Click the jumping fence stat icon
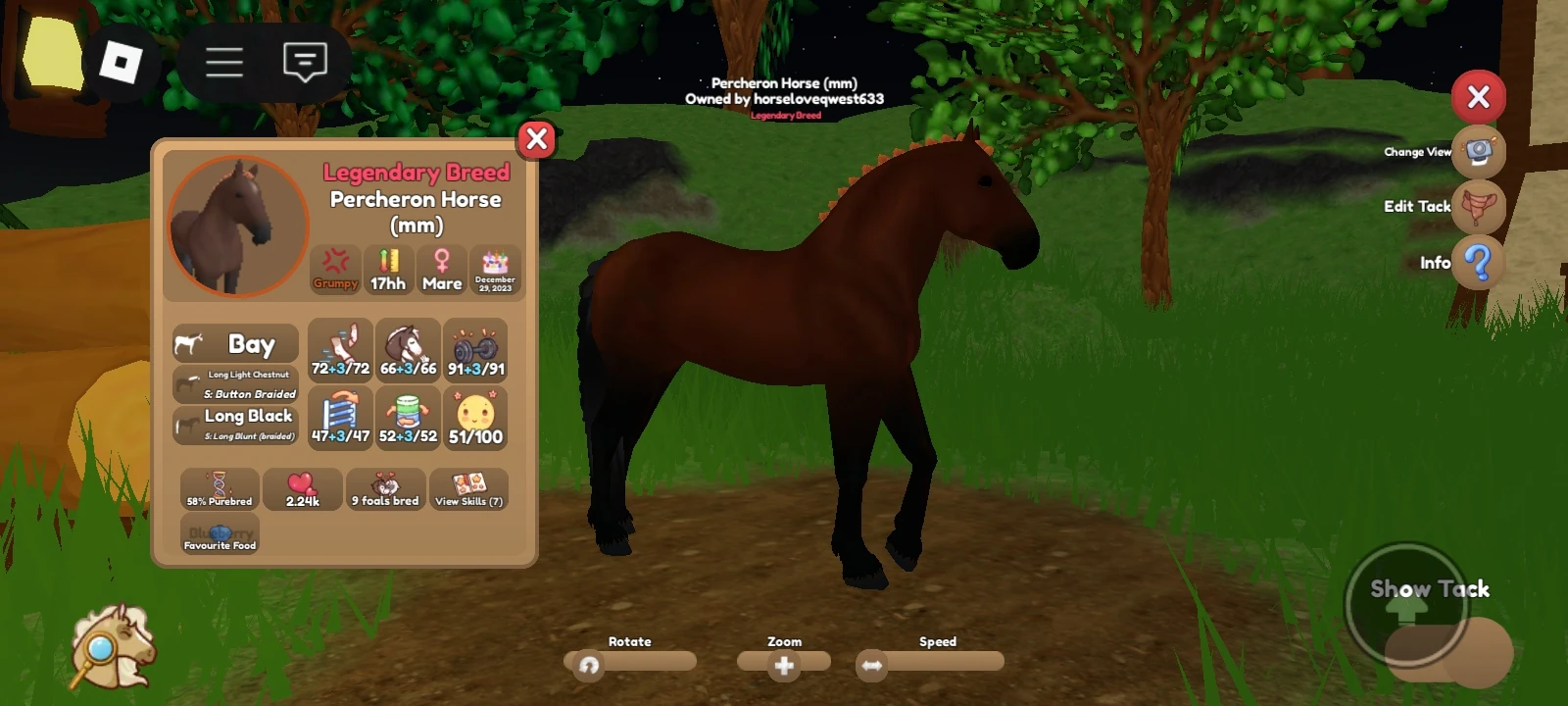The height and width of the screenshot is (706, 1568). 340,414
